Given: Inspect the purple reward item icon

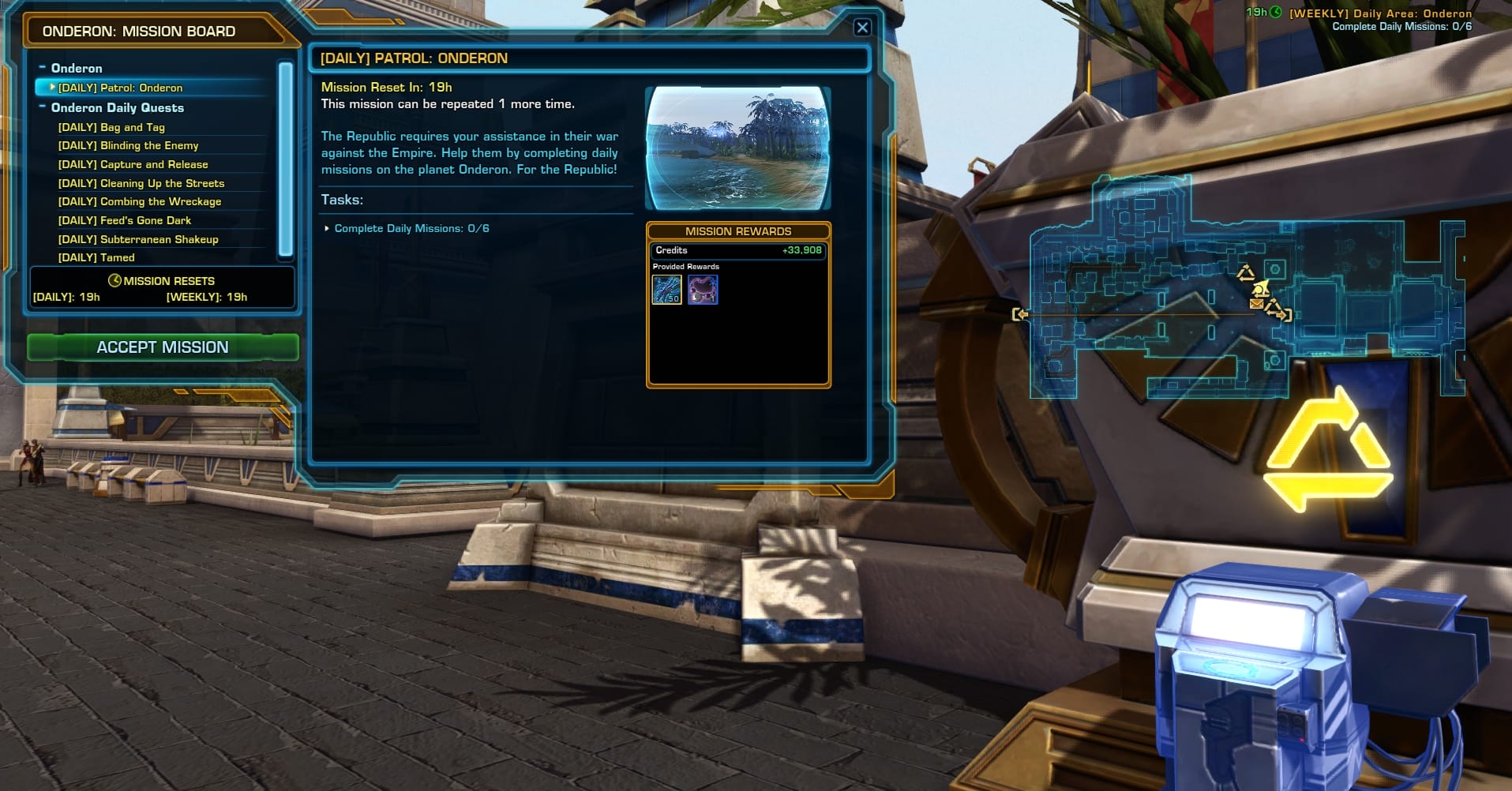Looking at the screenshot, I should [x=703, y=290].
